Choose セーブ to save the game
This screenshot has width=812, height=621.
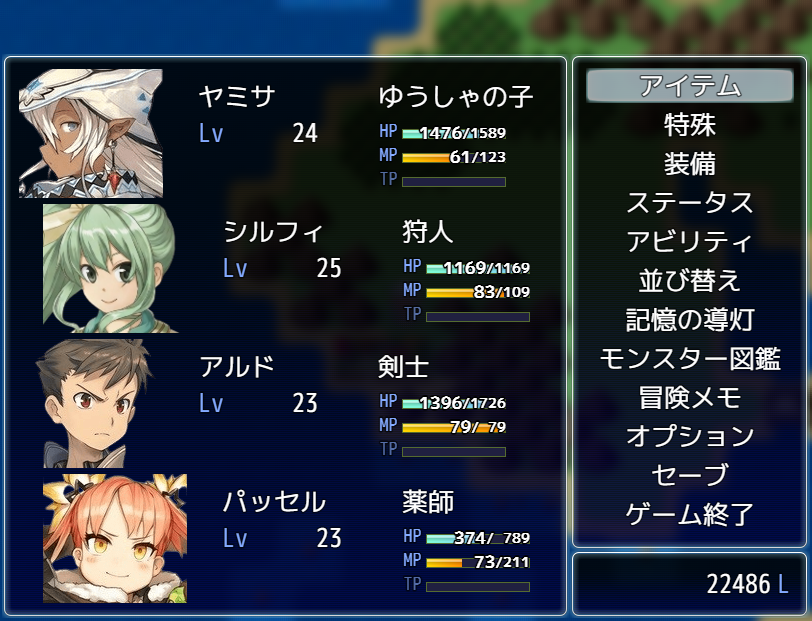point(690,476)
